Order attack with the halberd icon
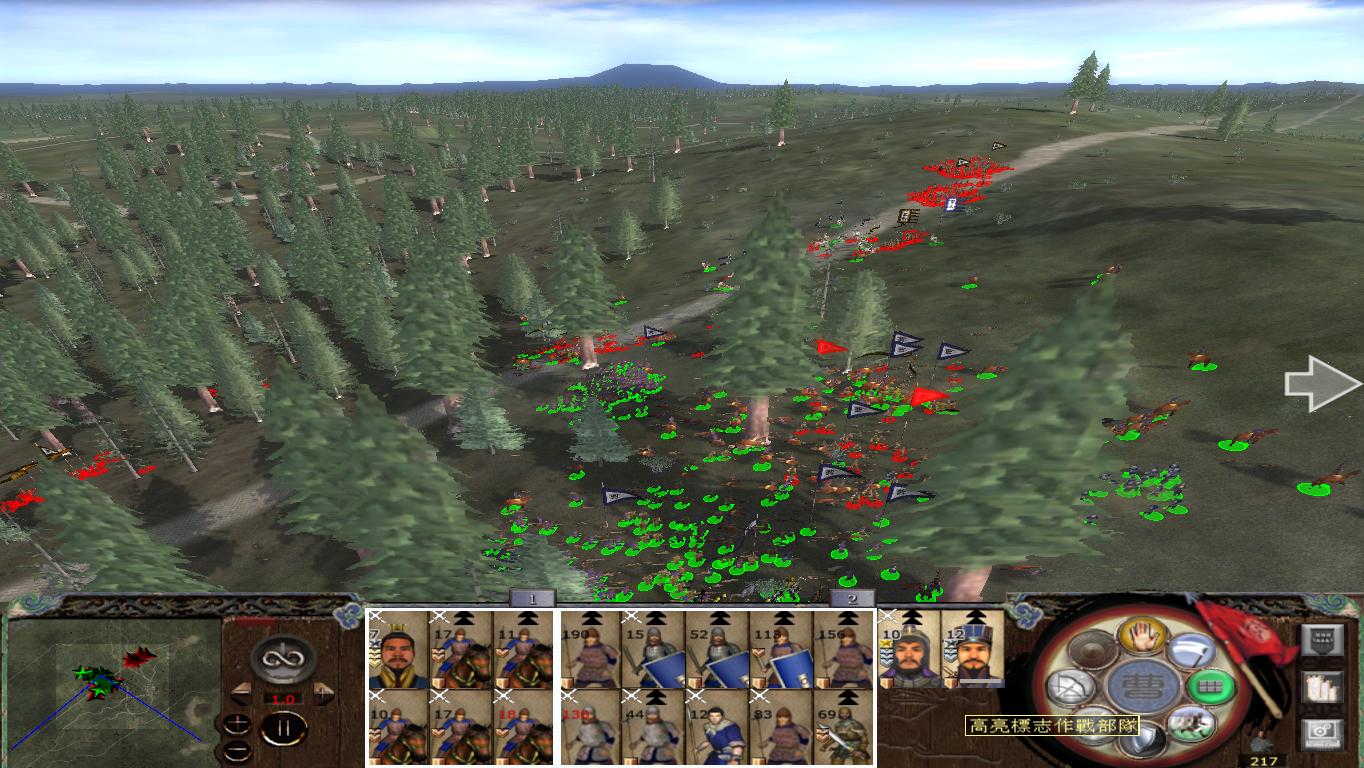Viewport: 1364px width, 768px height. pyautogui.click(x=1190, y=653)
